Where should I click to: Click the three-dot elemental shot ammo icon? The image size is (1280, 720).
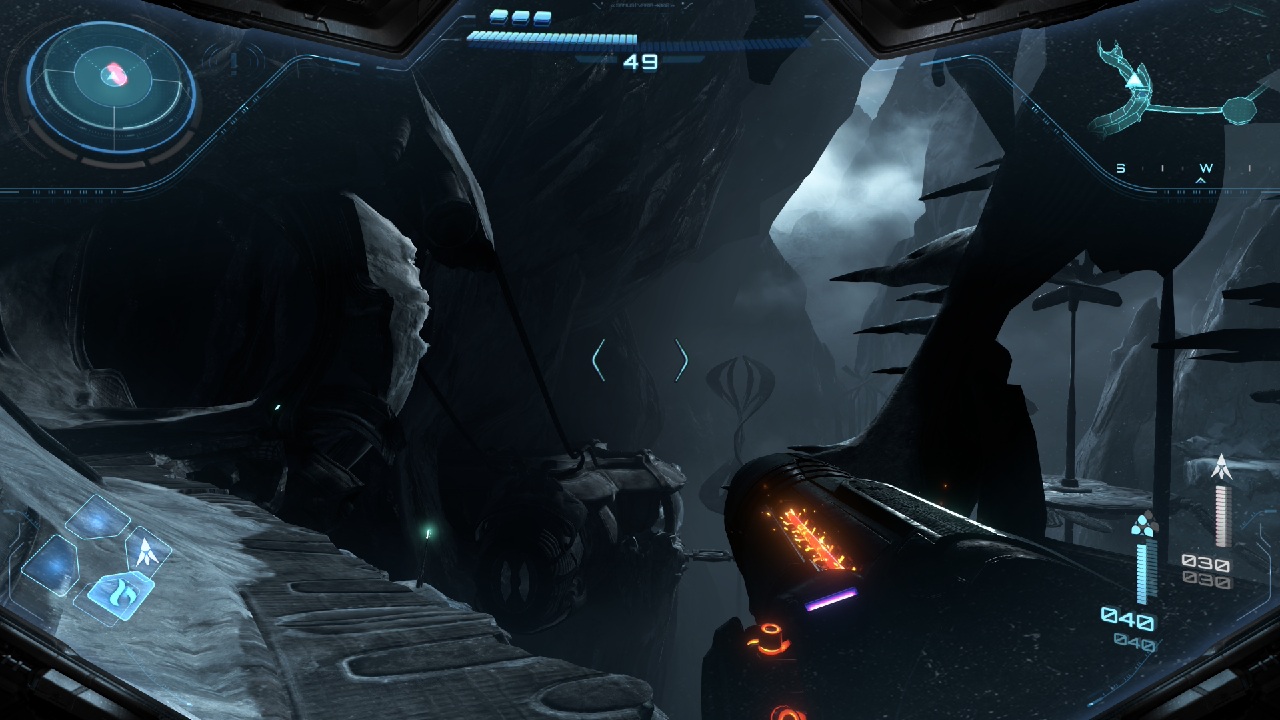pos(1143,524)
